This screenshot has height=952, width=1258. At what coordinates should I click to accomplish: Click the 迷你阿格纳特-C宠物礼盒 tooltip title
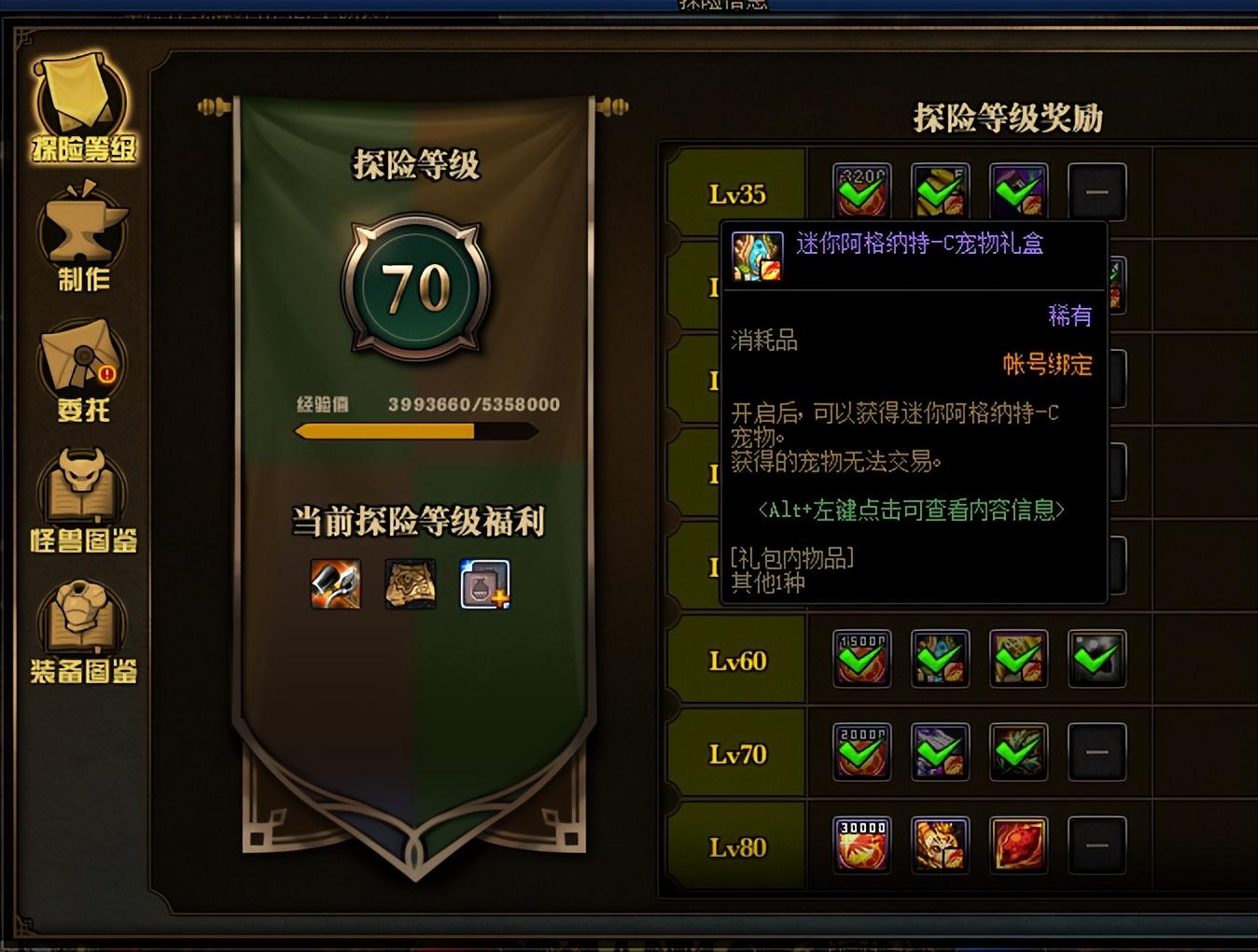pyautogui.click(x=921, y=244)
